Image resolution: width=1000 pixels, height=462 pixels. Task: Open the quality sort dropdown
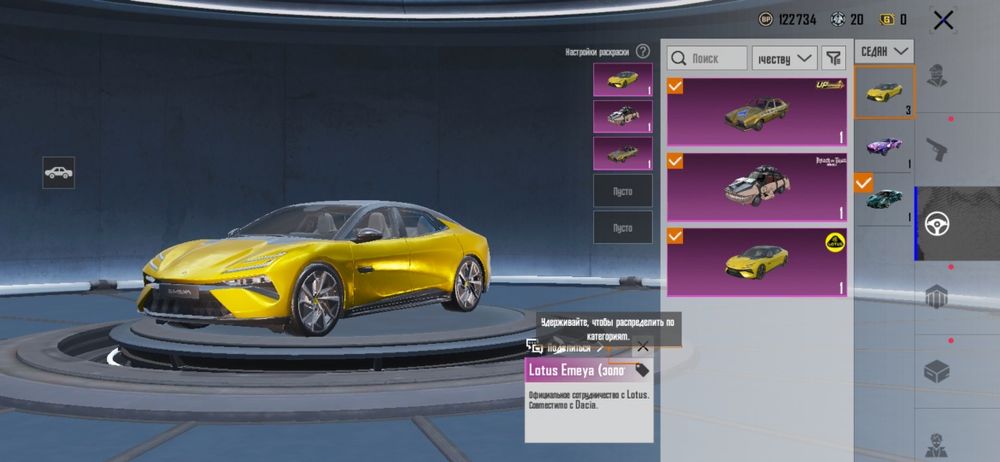click(x=784, y=59)
